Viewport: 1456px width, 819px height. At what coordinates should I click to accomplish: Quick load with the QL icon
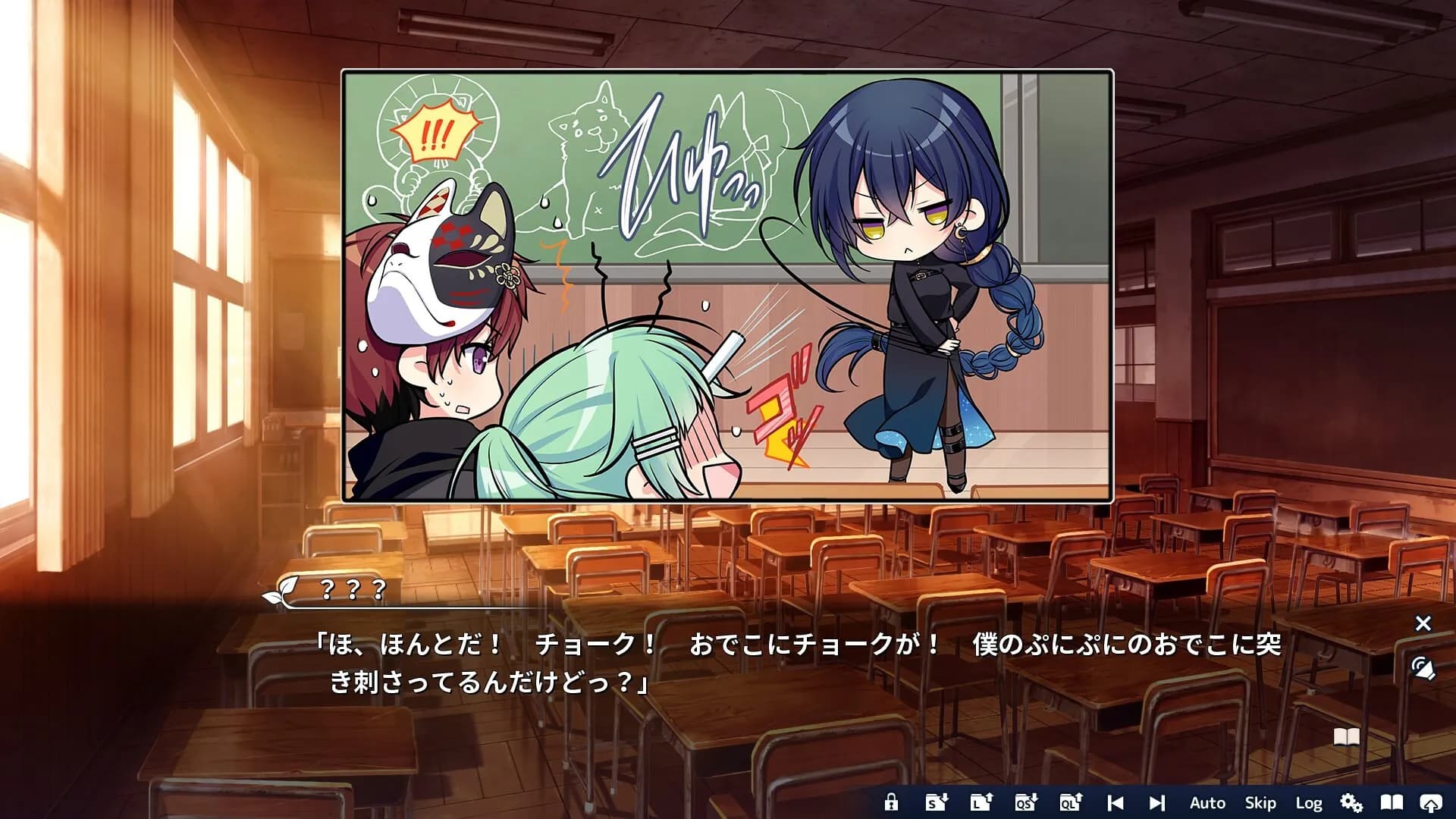click(1071, 802)
